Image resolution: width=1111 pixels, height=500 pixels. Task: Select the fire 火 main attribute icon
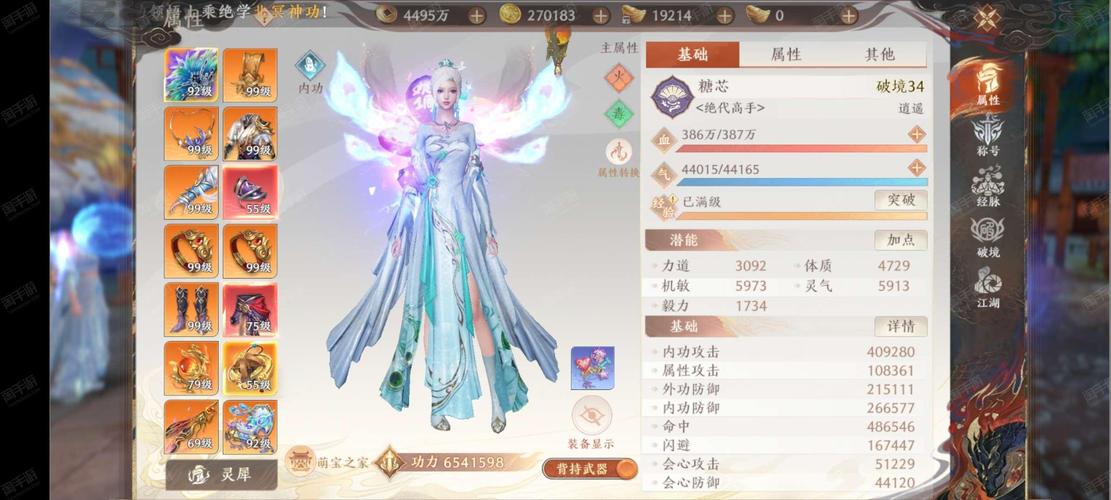pyautogui.click(x=619, y=77)
